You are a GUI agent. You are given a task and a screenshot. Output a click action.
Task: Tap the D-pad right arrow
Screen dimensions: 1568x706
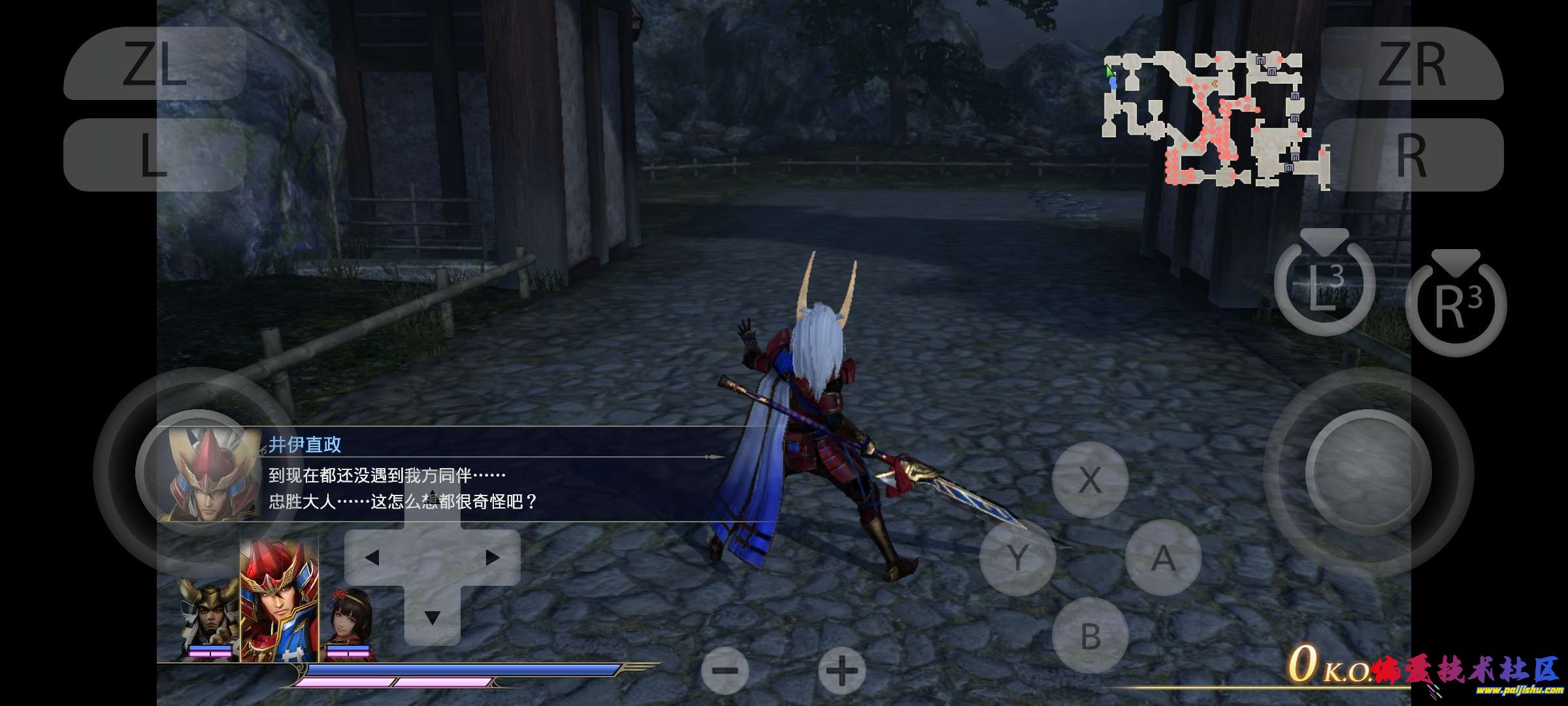(493, 558)
